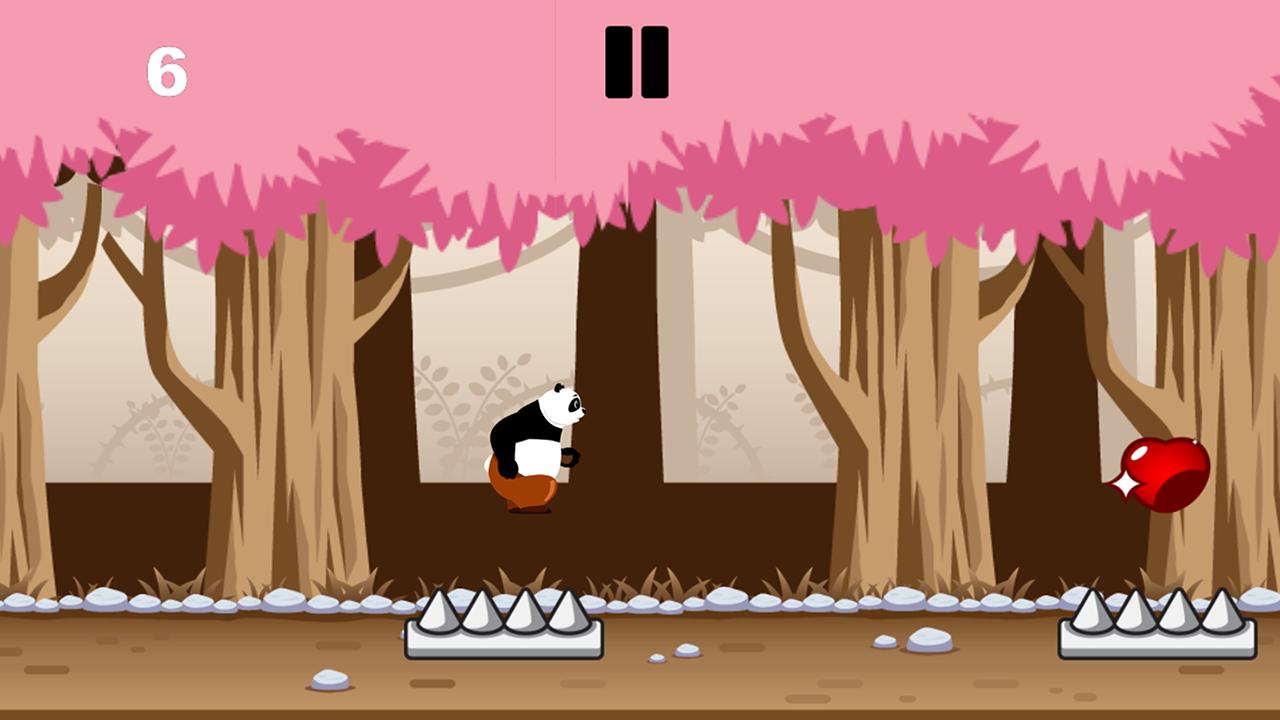Image resolution: width=1280 pixels, height=720 pixels.
Task: Pause the game using the top control
Action: (637, 62)
